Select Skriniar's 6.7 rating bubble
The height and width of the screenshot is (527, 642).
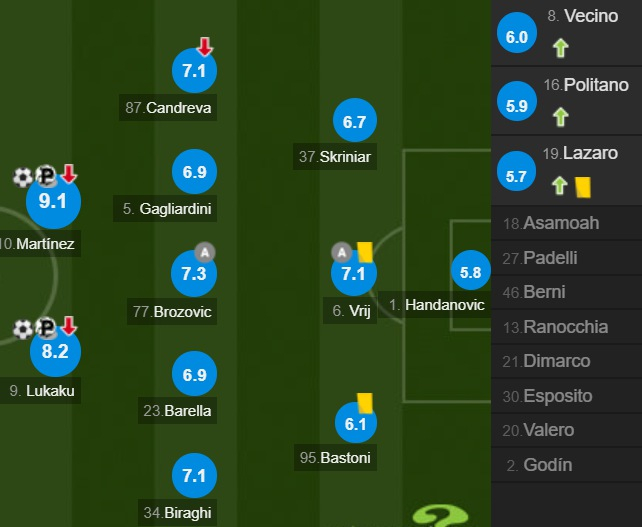pos(355,122)
